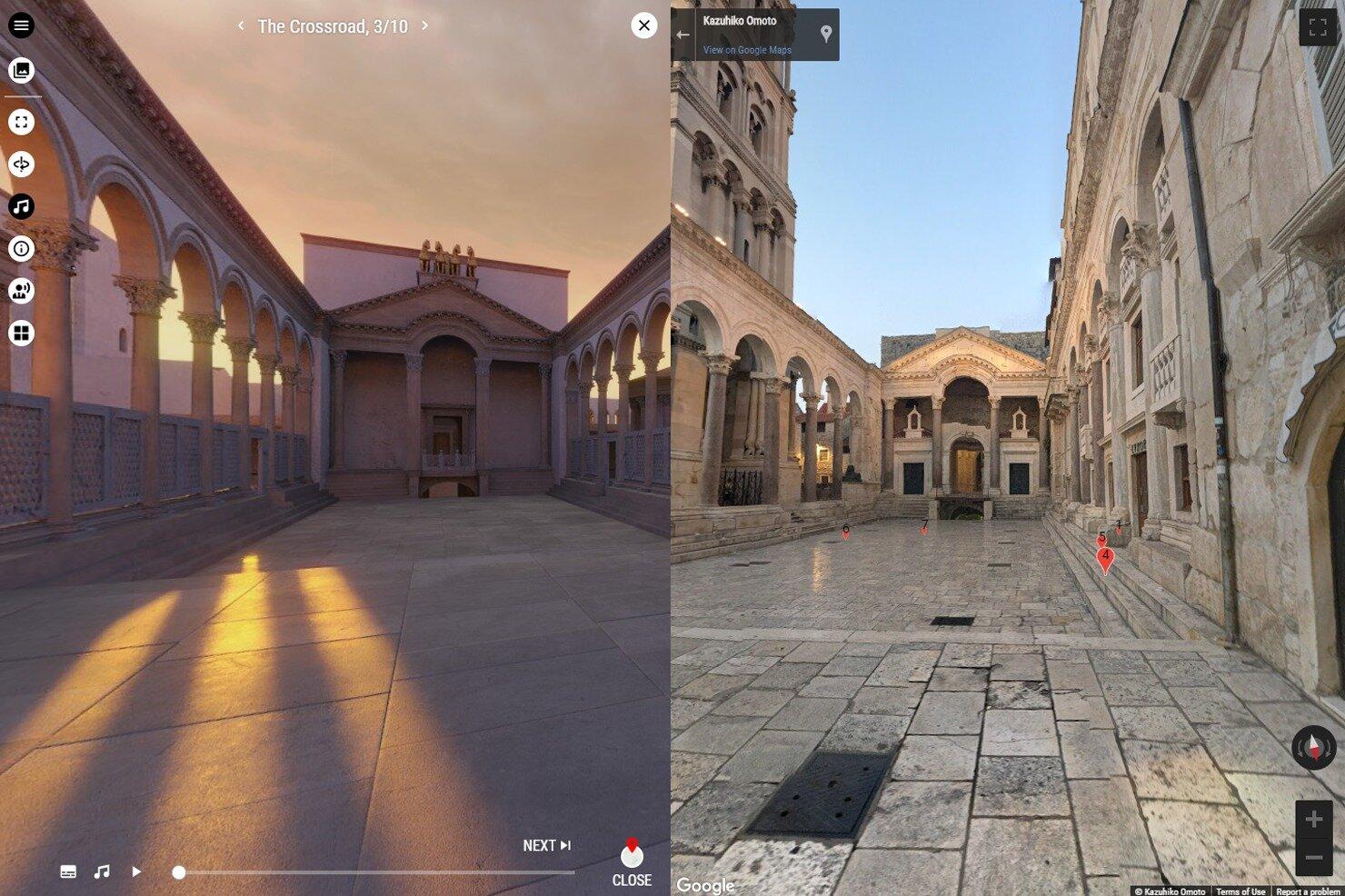
Task: Open the tour information panel
Action: [22, 249]
